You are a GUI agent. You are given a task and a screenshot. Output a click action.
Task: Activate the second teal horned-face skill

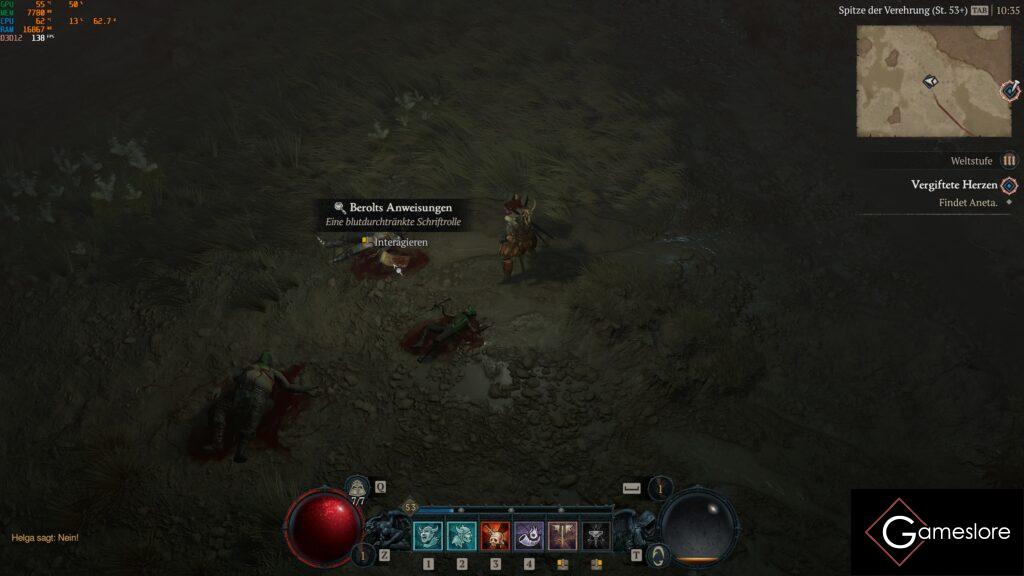462,536
